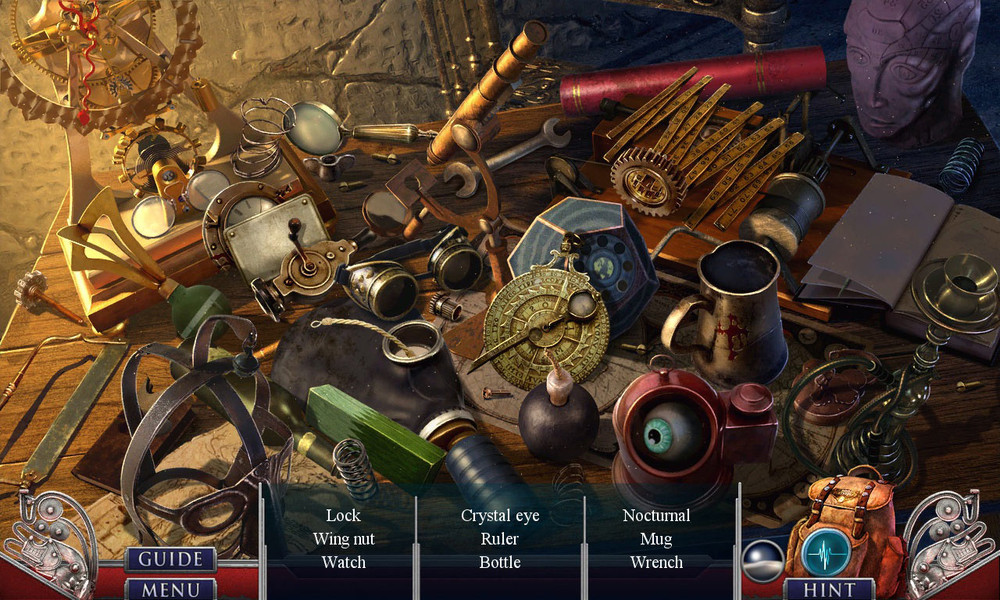The width and height of the screenshot is (1000, 600).
Task: Open the Guide button
Action: [x=170, y=559]
